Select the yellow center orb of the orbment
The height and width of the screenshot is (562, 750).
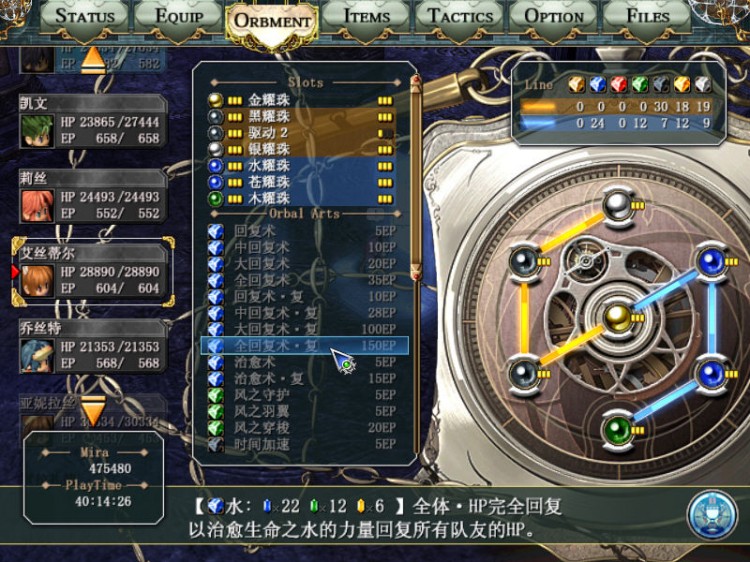[617, 317]
